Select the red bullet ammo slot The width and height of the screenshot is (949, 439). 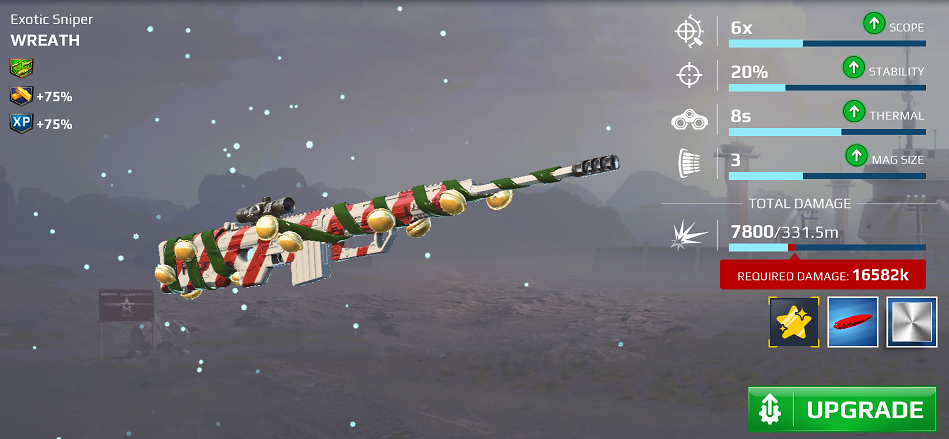click(x=853, y=322)
